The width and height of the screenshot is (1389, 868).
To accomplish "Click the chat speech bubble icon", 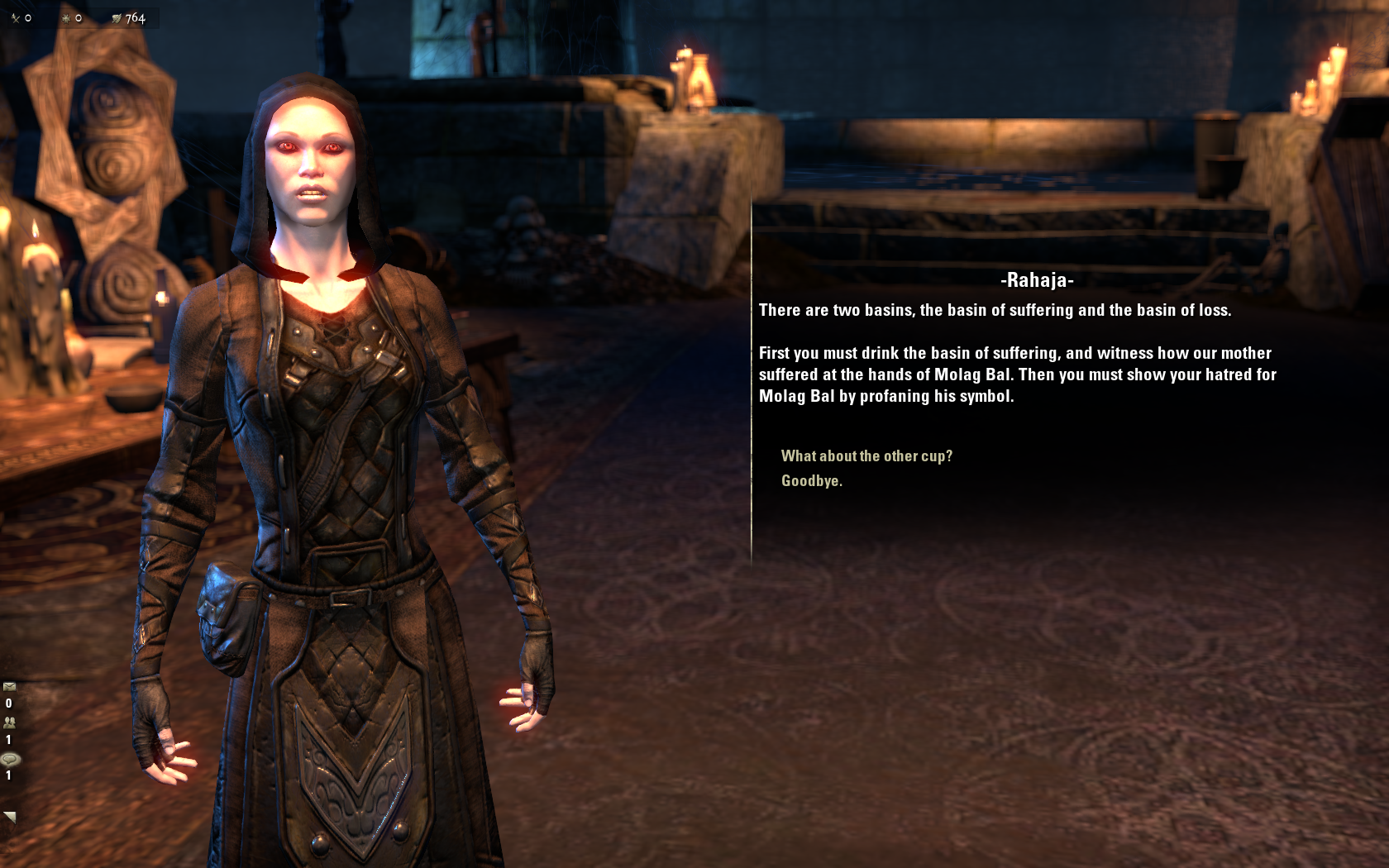I will click(10, 759).
